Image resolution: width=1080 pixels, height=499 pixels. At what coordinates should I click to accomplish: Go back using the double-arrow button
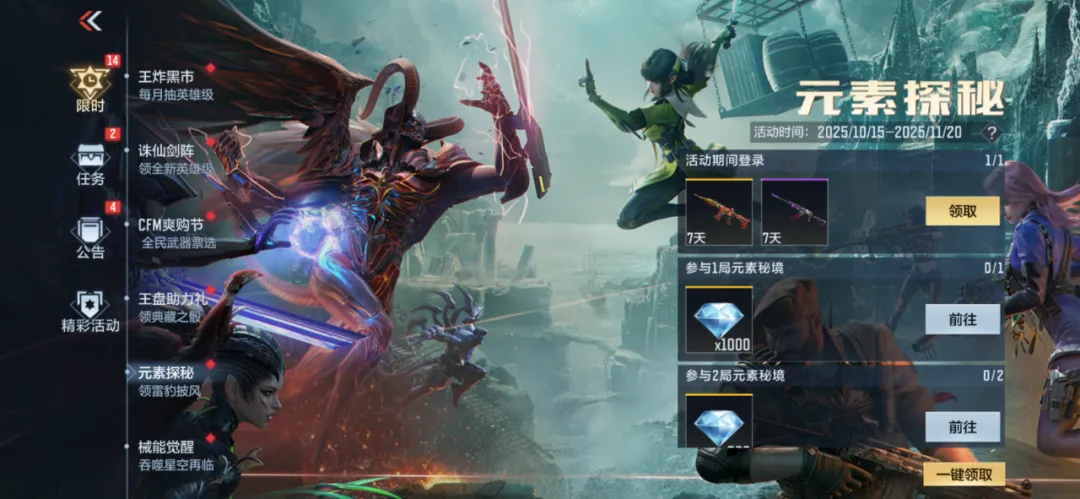click(91, 21)
